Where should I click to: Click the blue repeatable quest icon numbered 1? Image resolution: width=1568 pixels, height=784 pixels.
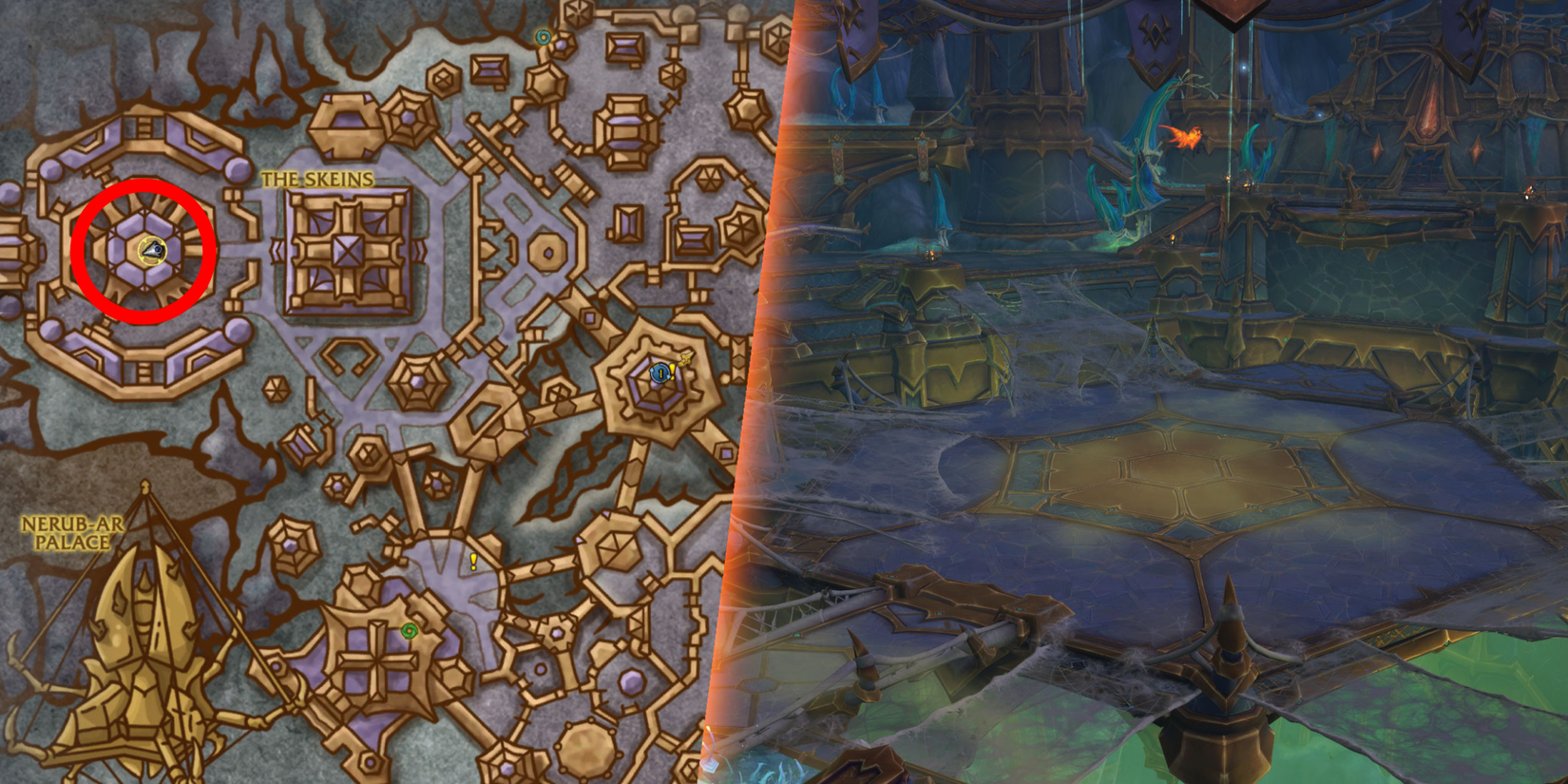(661, 373)
